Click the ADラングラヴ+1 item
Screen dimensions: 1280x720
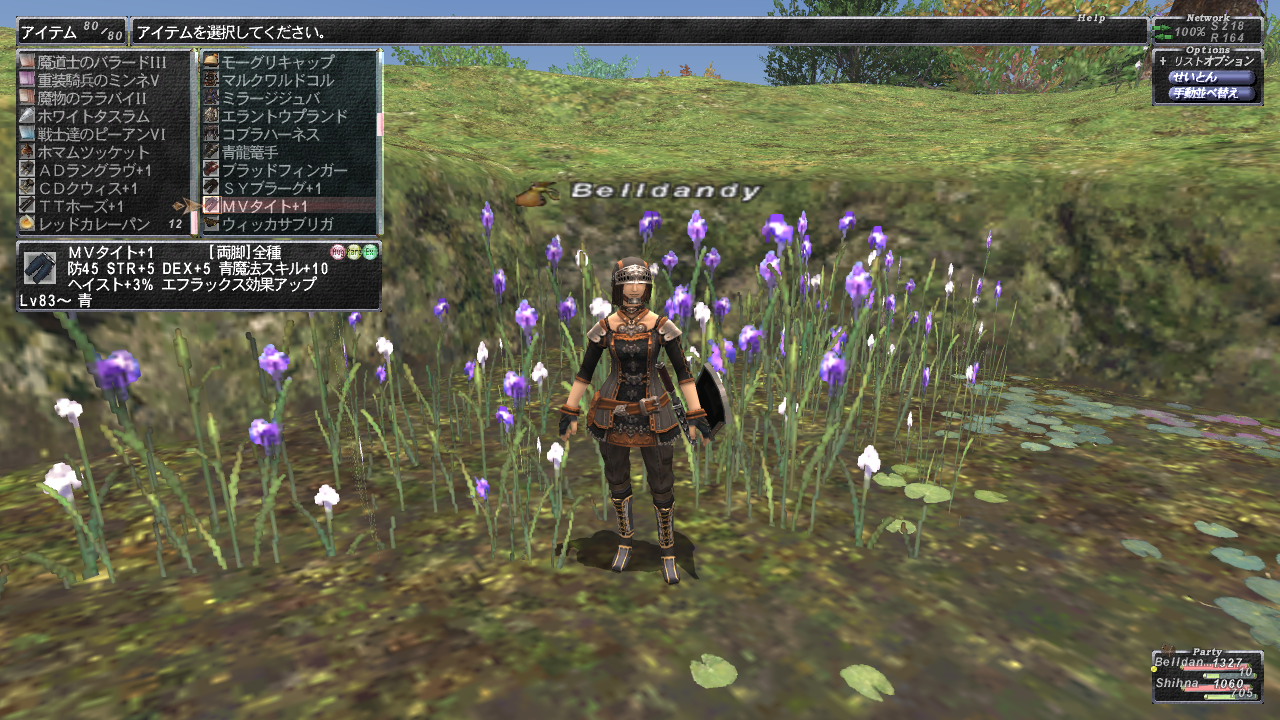pos(94,170)
